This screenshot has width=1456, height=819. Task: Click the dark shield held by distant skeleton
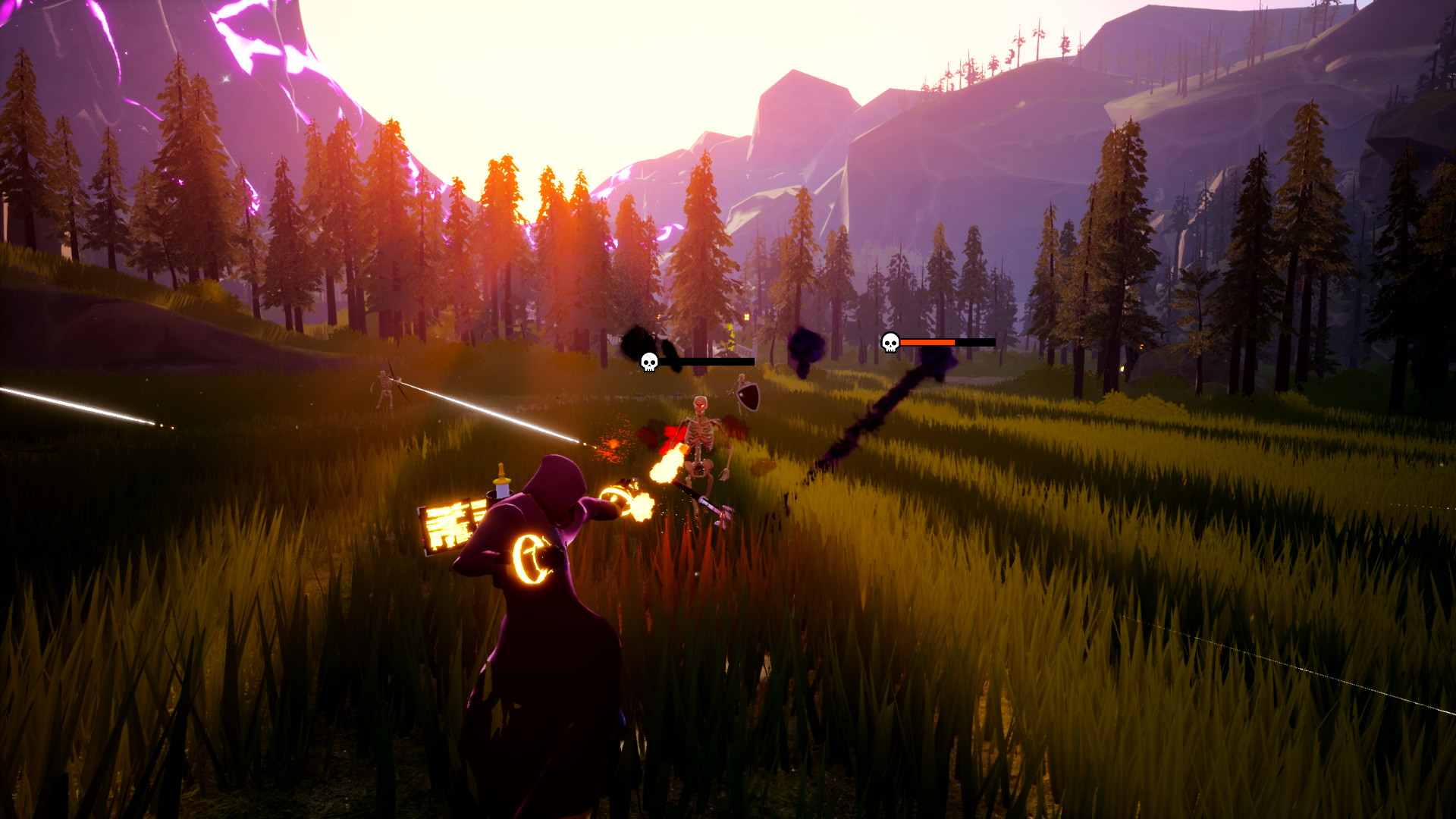pyautogui.click(x=747, y=398)
